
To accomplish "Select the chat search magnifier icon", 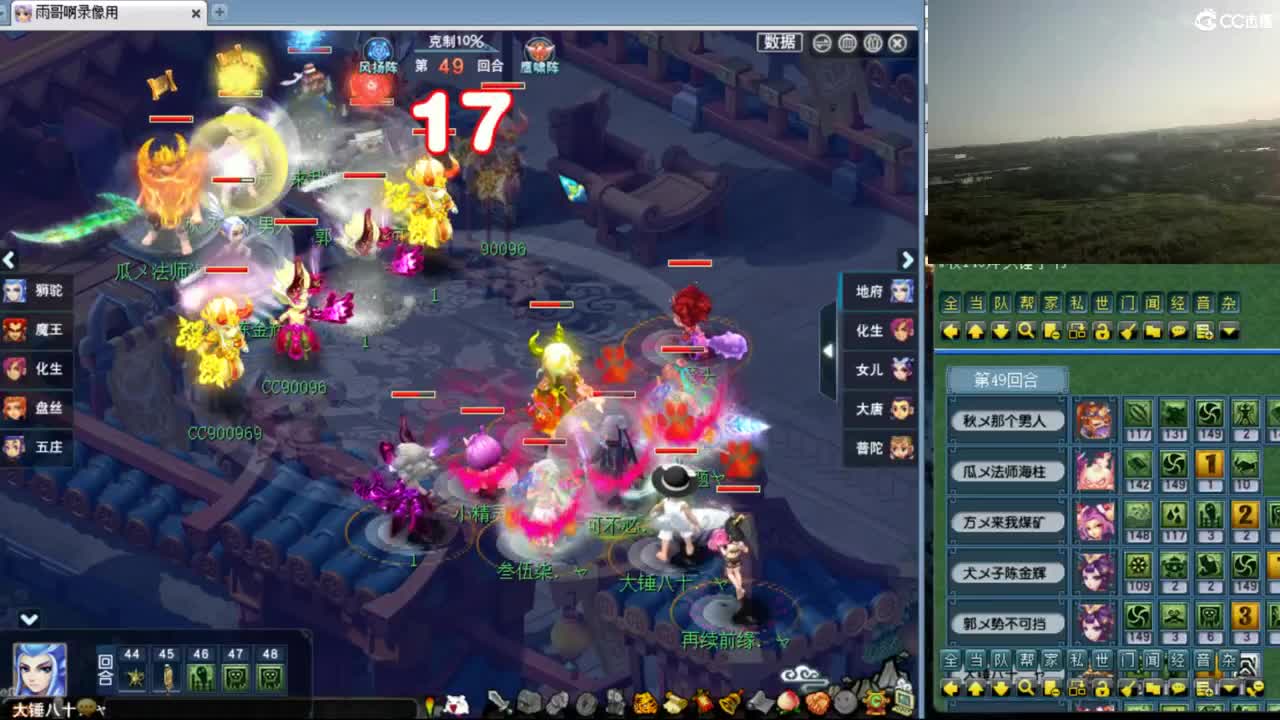I will click(x=1024, y=331).
